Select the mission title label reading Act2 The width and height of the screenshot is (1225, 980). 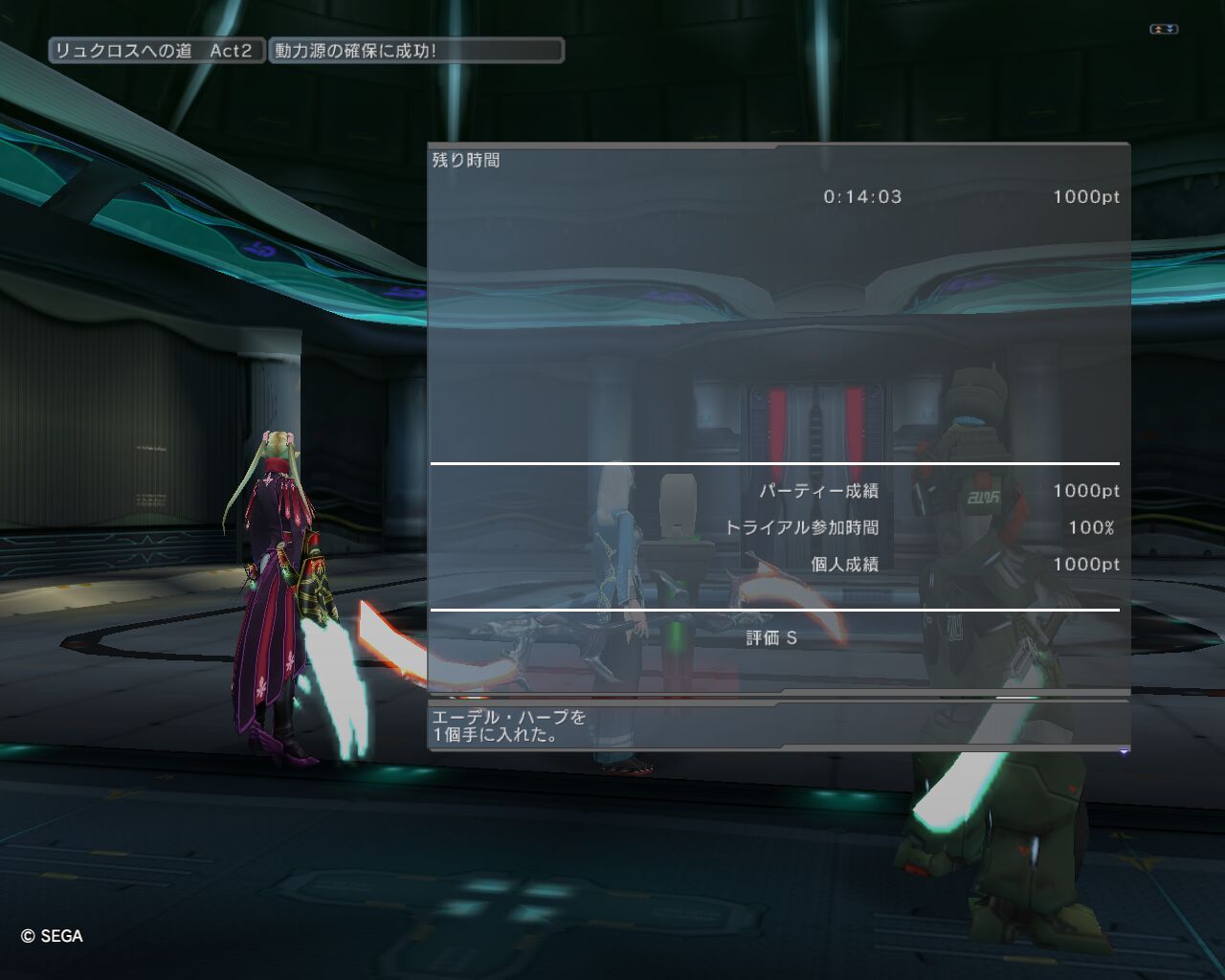(x=155, y=51)
